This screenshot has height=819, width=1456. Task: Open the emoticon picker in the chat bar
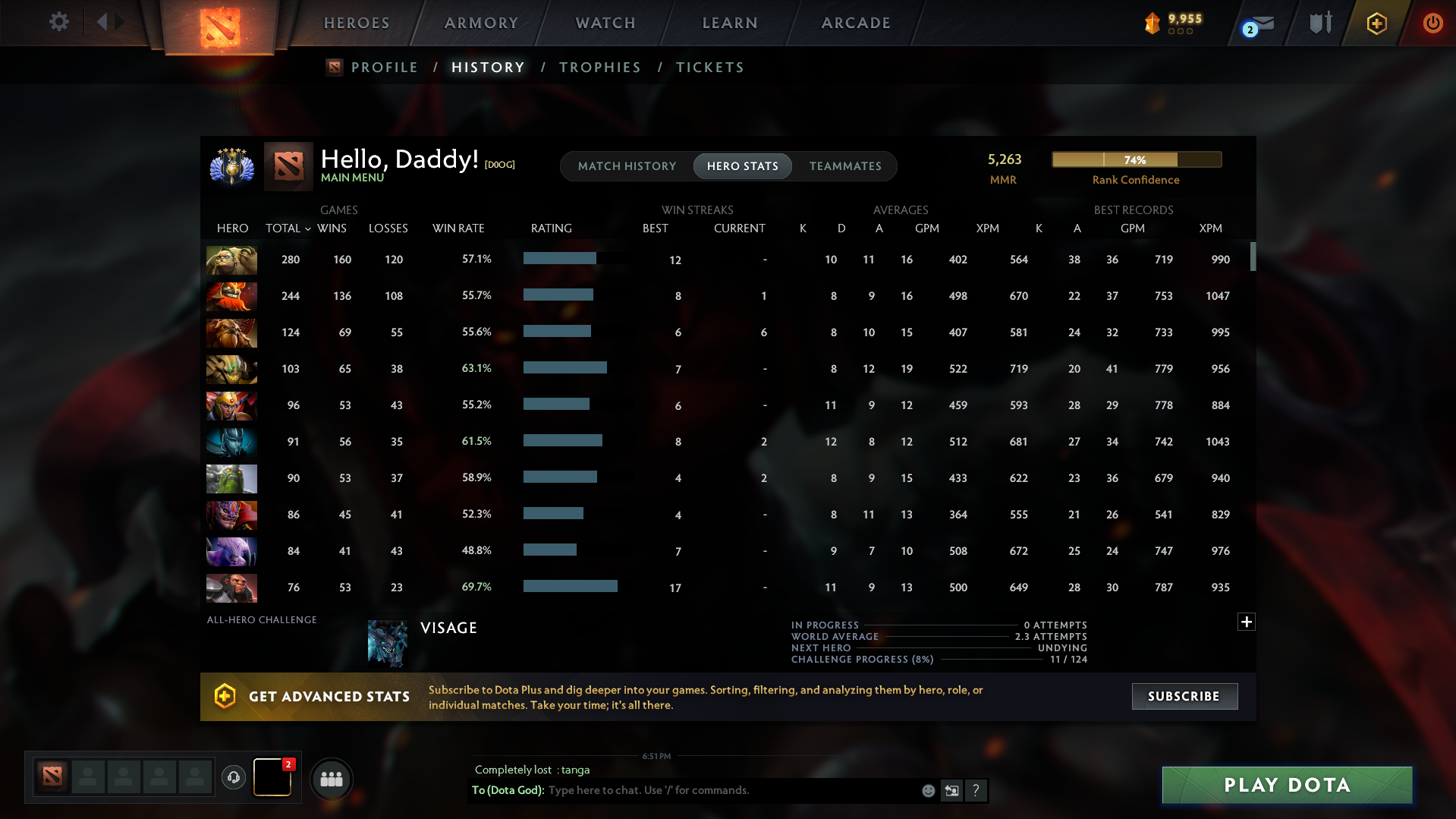927,790
